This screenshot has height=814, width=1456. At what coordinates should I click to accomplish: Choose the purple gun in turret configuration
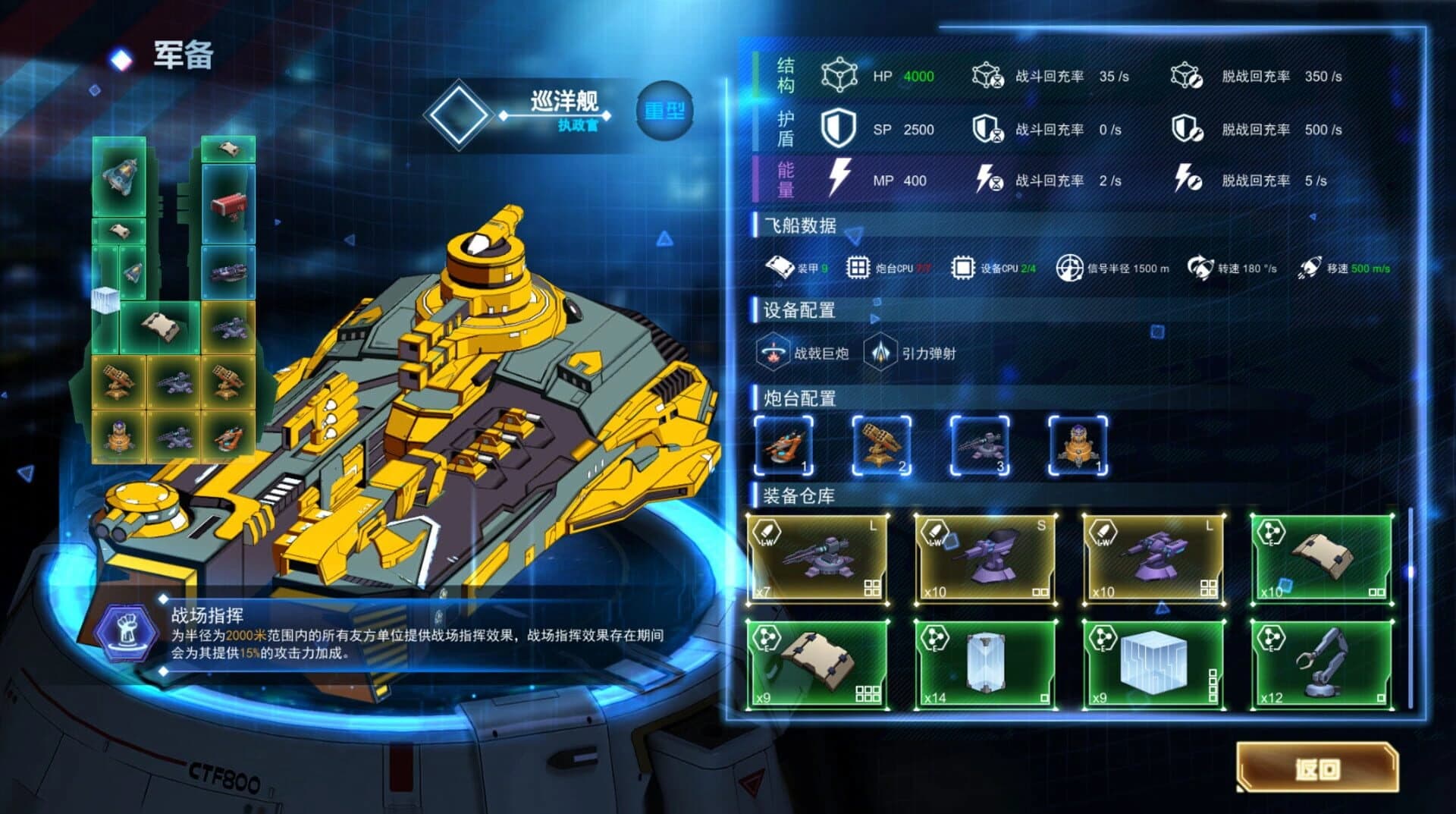coord(980,446)
